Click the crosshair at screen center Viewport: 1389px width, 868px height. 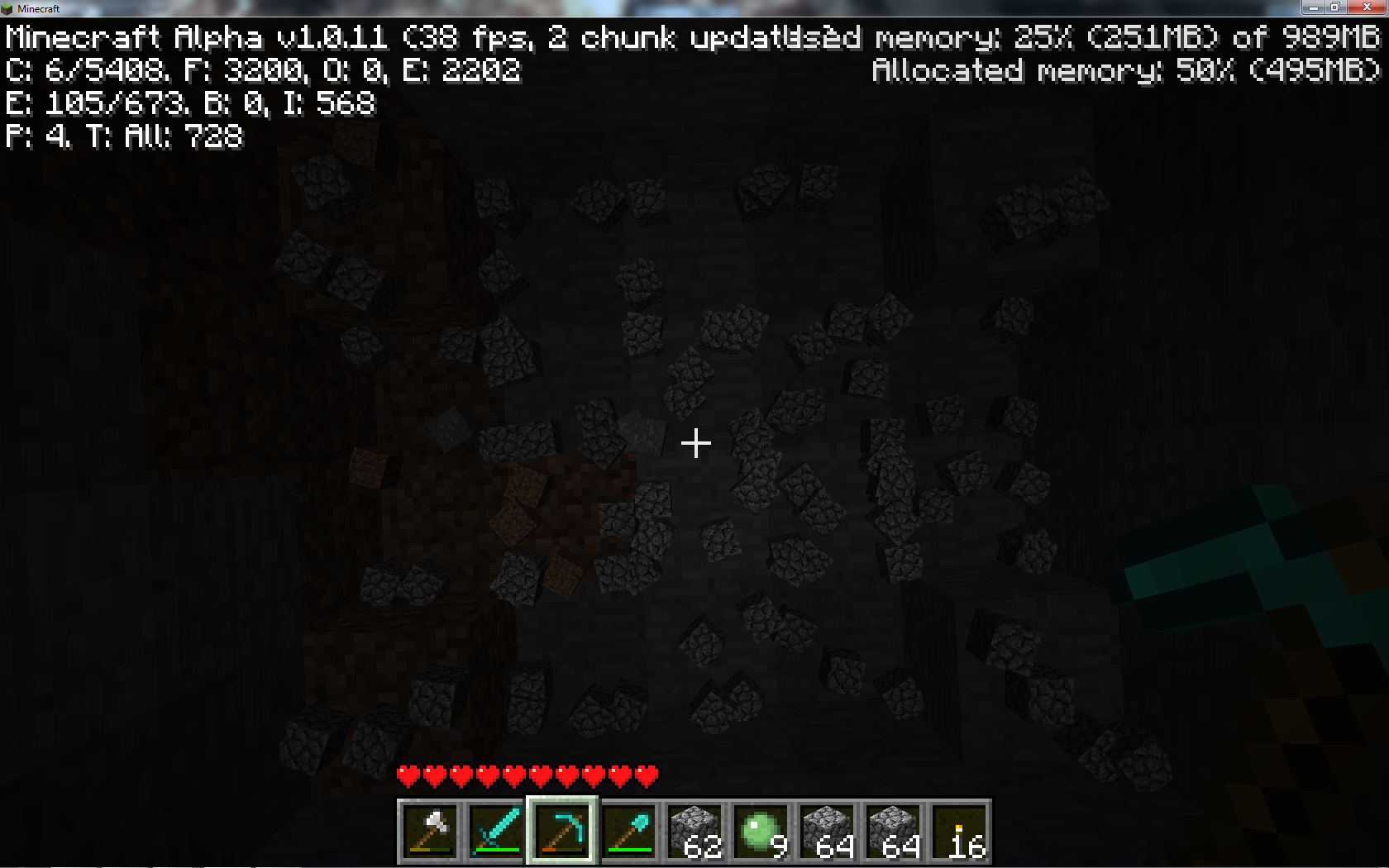coord(695,443)
